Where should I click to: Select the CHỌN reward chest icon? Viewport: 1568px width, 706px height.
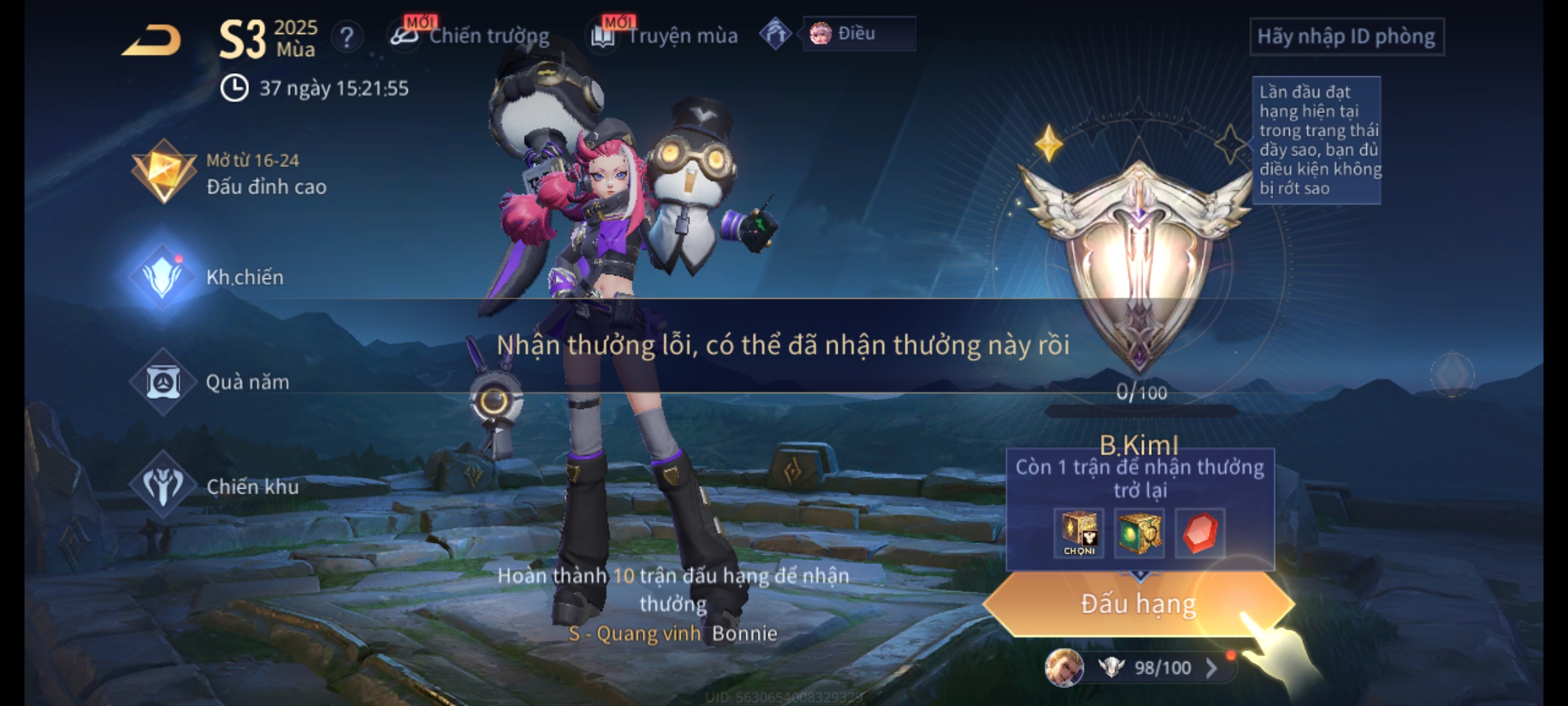(1079, 533)
